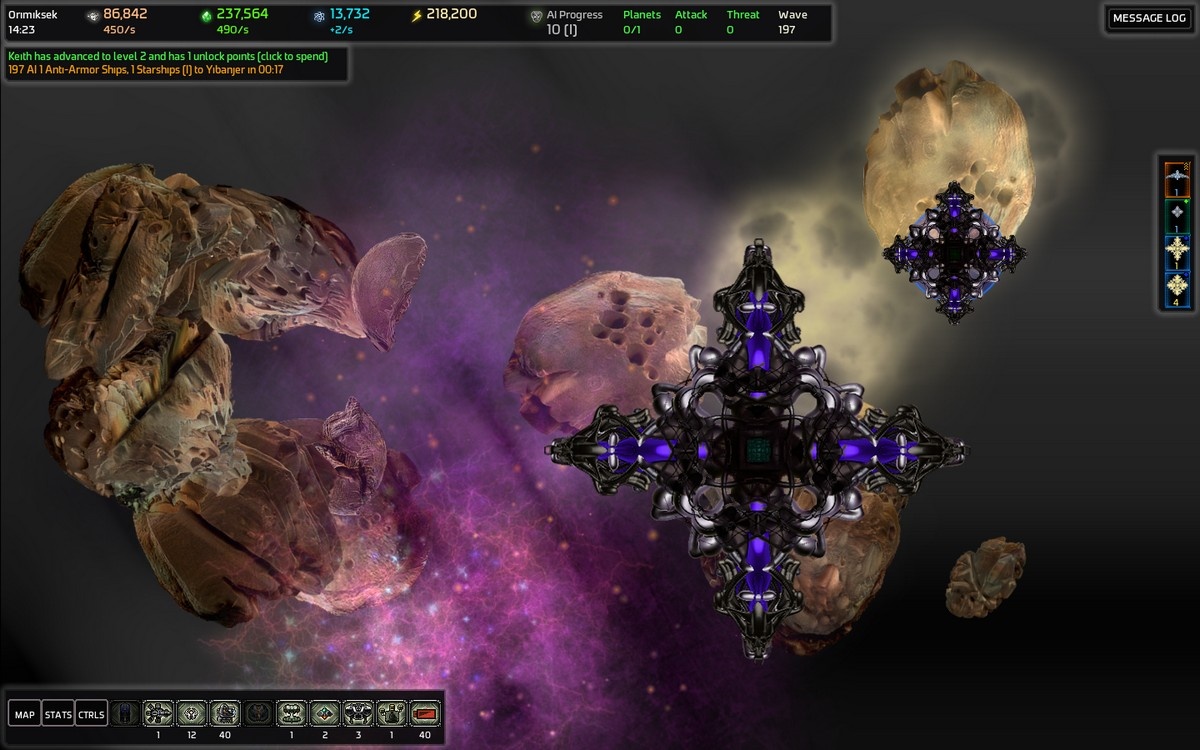
Task: Pick the twin-pod build icon with count 3
Action: (x=358, y=713)
